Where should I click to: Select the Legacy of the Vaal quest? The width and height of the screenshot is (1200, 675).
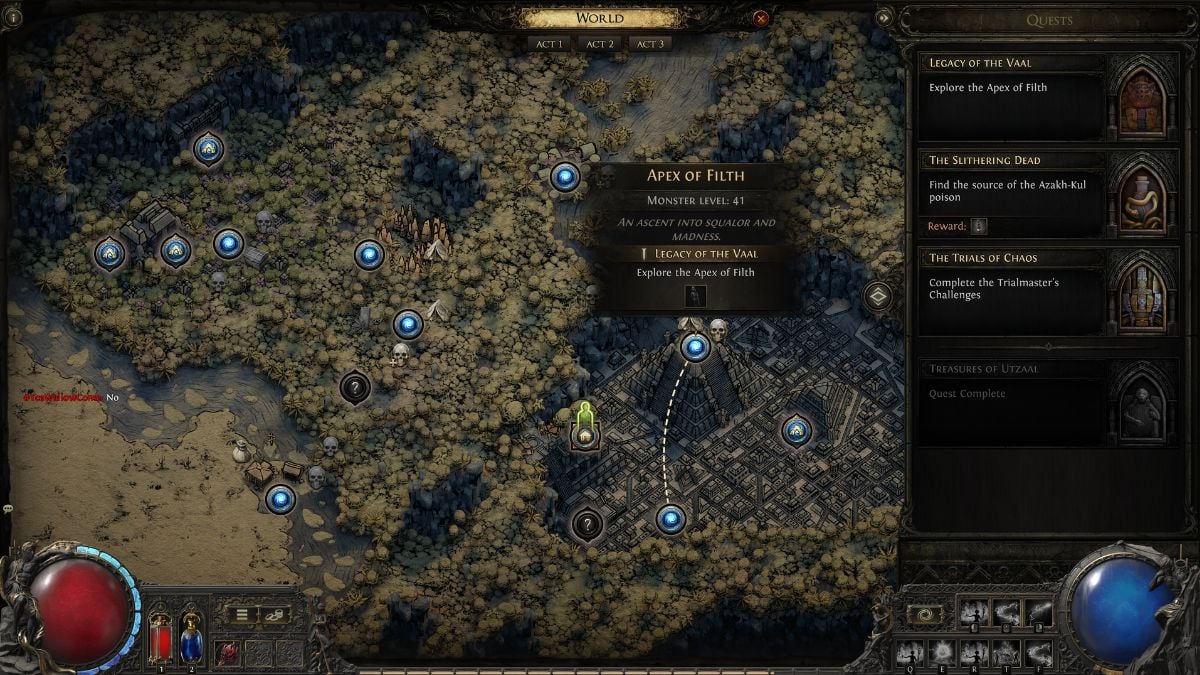pos(1012,96)
